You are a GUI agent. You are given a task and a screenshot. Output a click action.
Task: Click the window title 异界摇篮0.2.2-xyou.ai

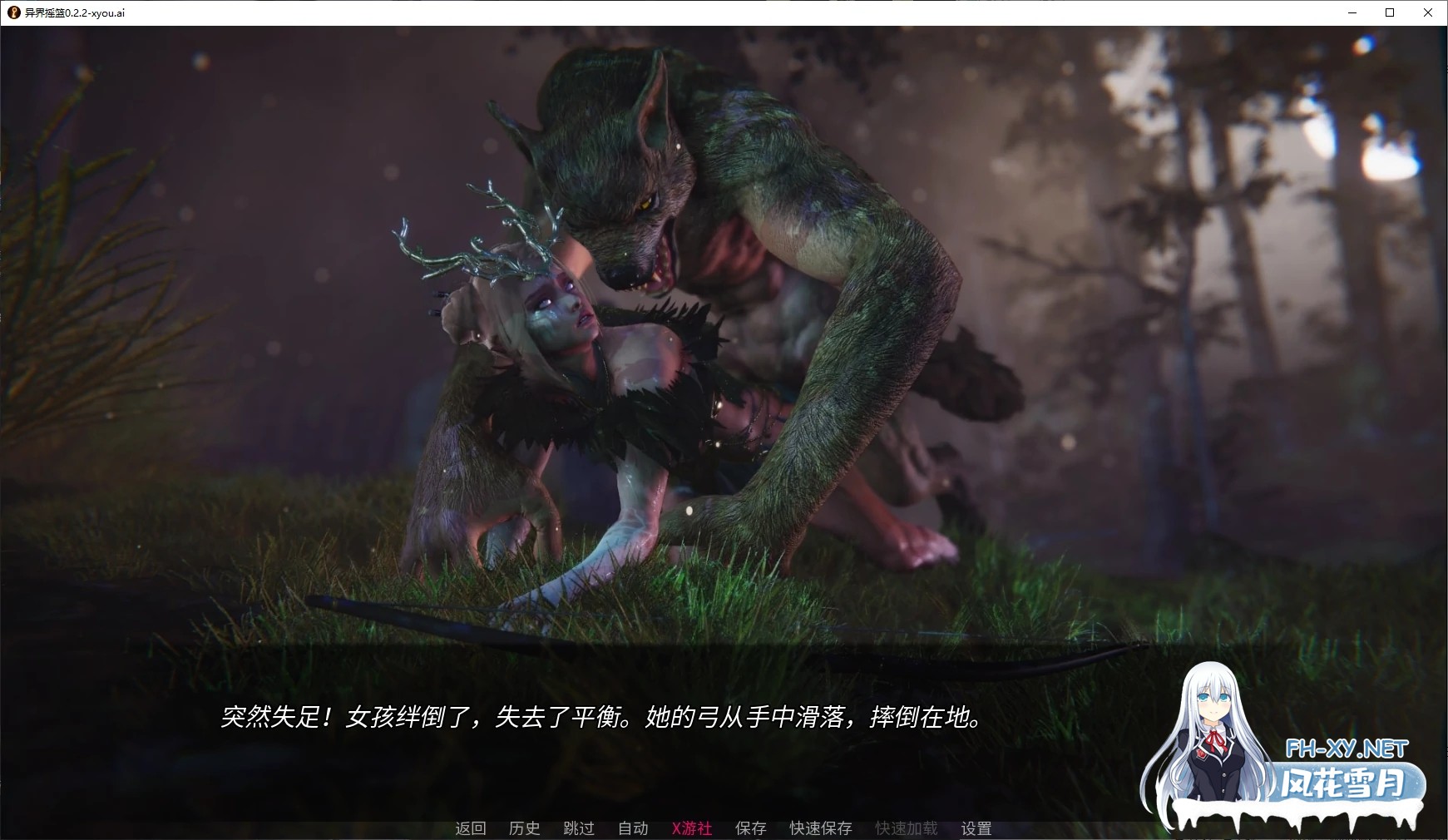pyautogui.click(x=73, y=12)
